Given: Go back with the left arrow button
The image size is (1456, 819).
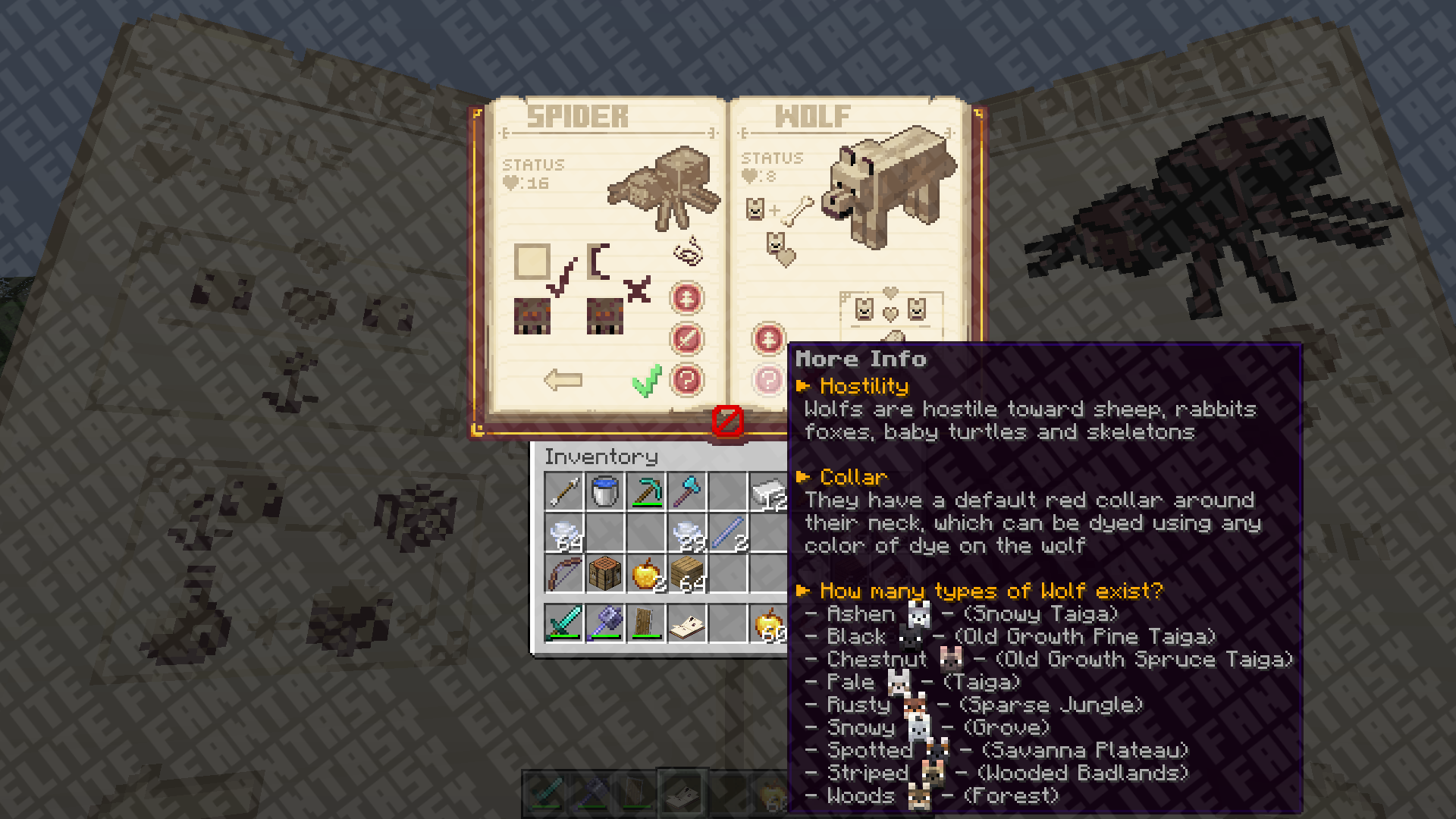Looking at the screenshot, I should [x=563, y=379].
